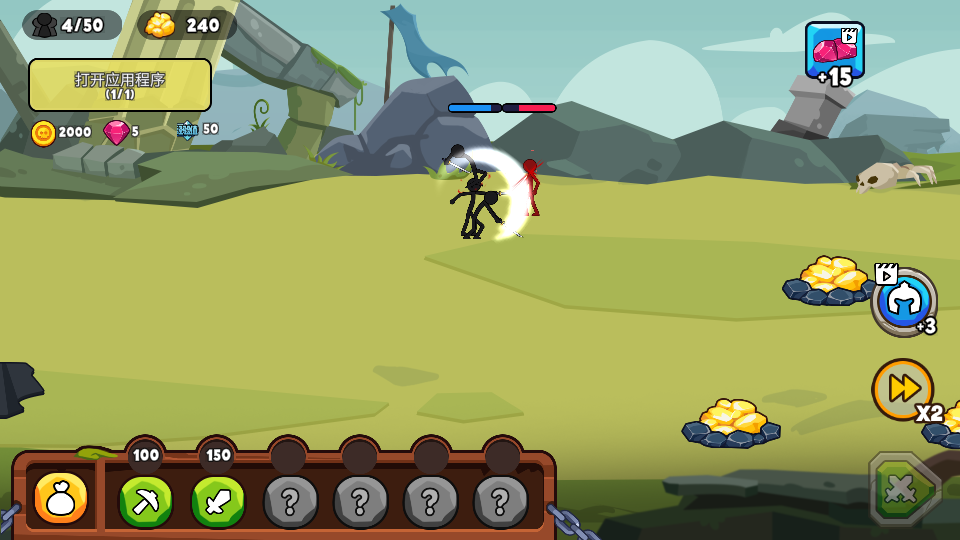Watch the ad for +15 pink gems
The height and width of the screenshot is (540, 960).
[x=835, y=53]
